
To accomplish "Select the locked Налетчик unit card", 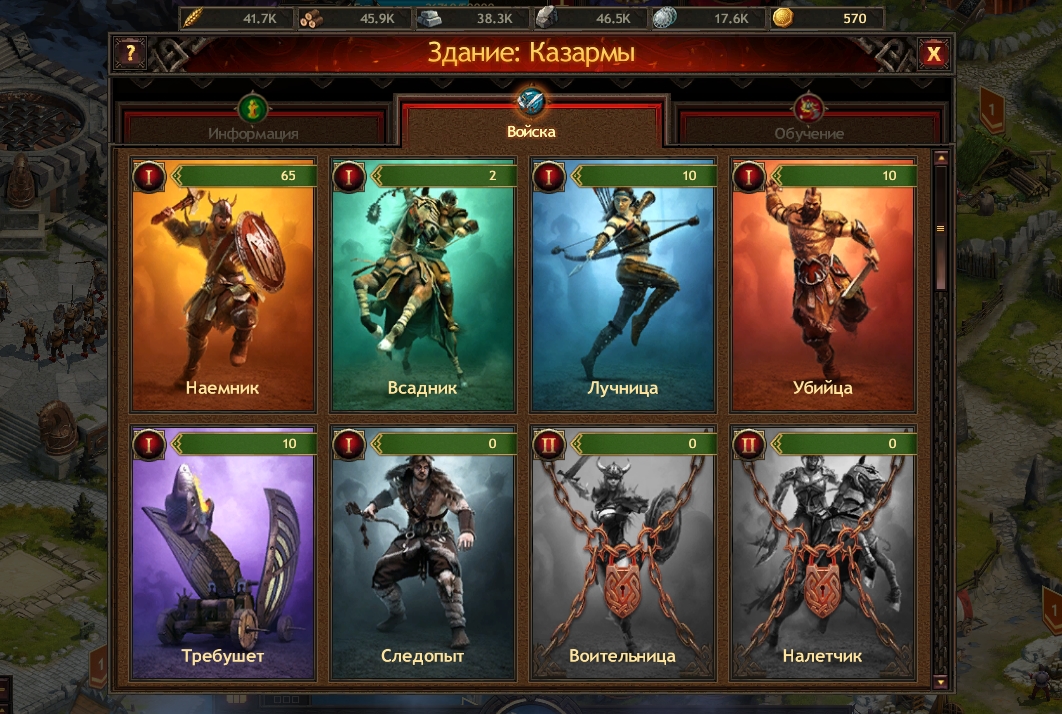I will click(x=823, y=553).
